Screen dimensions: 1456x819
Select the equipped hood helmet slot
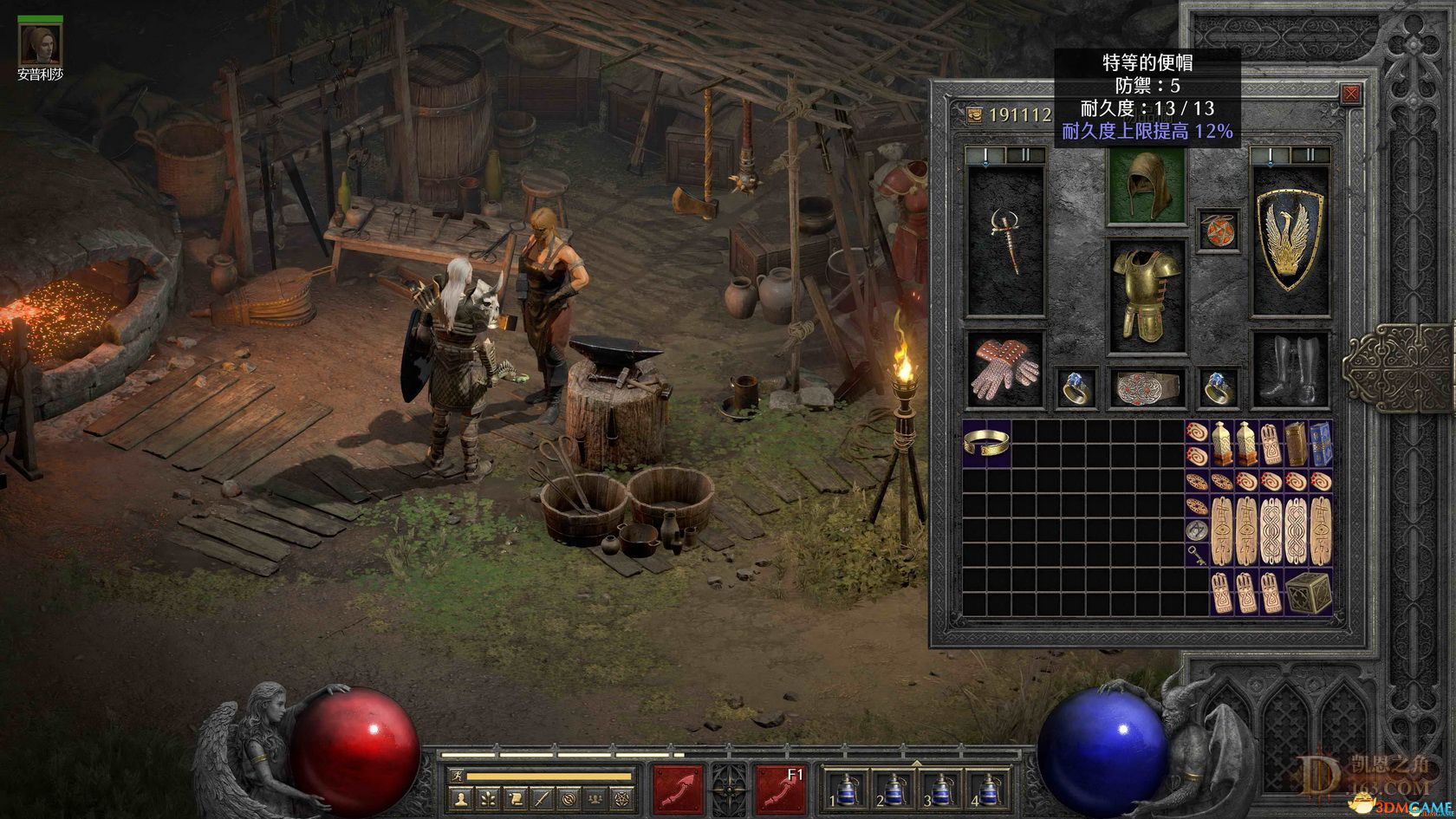click(1147, 185)
